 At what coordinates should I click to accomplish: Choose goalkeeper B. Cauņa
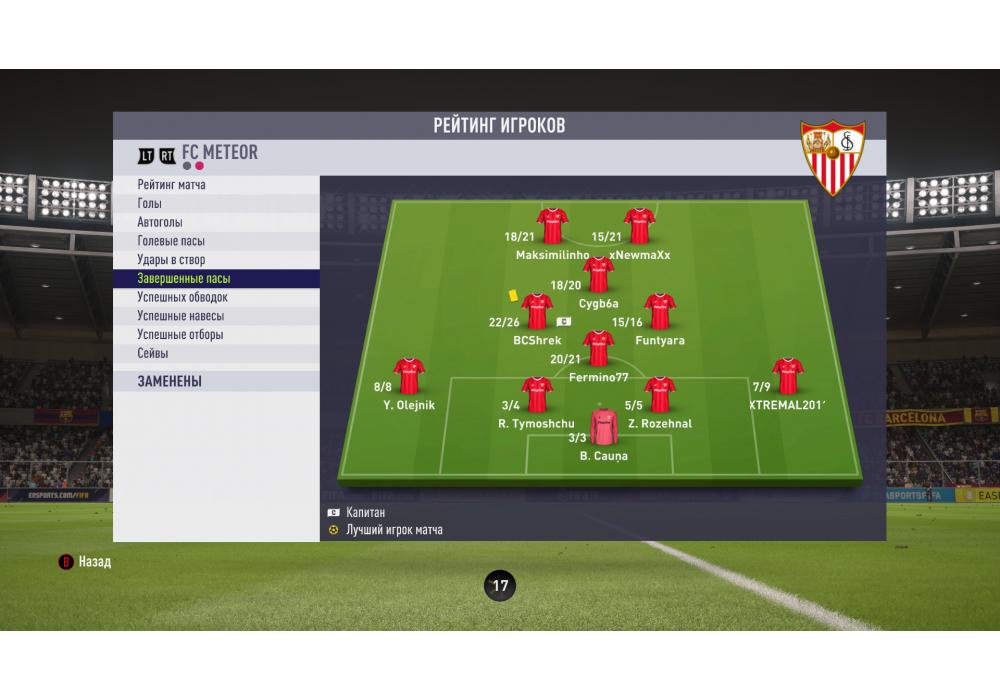coord(603,428)
